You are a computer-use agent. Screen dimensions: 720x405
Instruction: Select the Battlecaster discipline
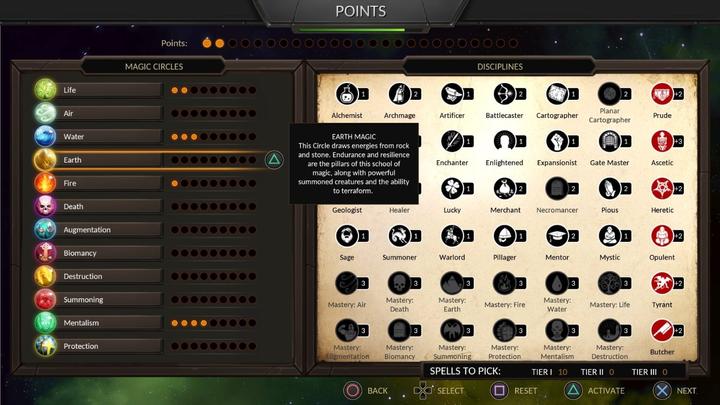504,95
